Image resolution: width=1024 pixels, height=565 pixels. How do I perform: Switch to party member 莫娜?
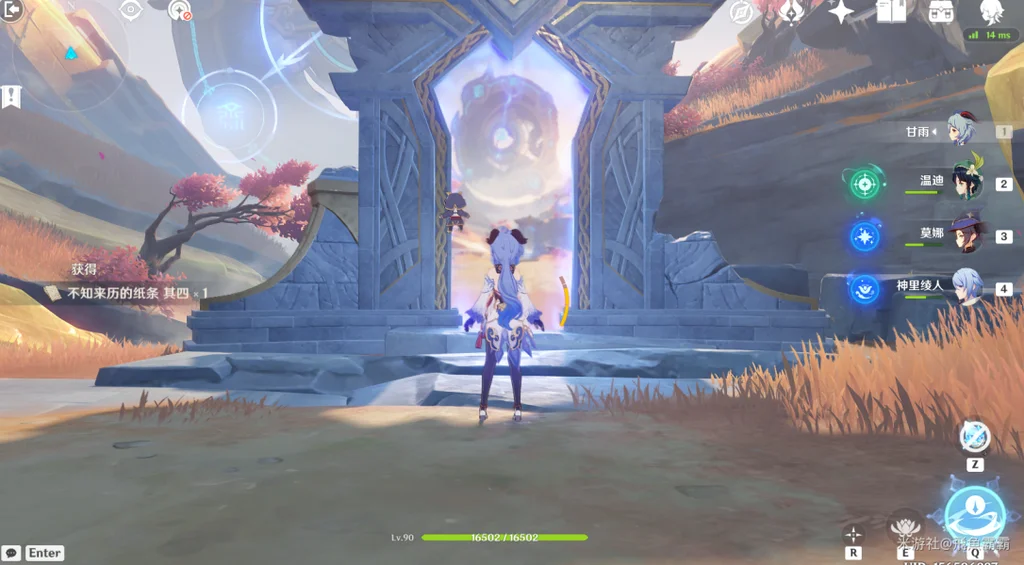(966, 235)
